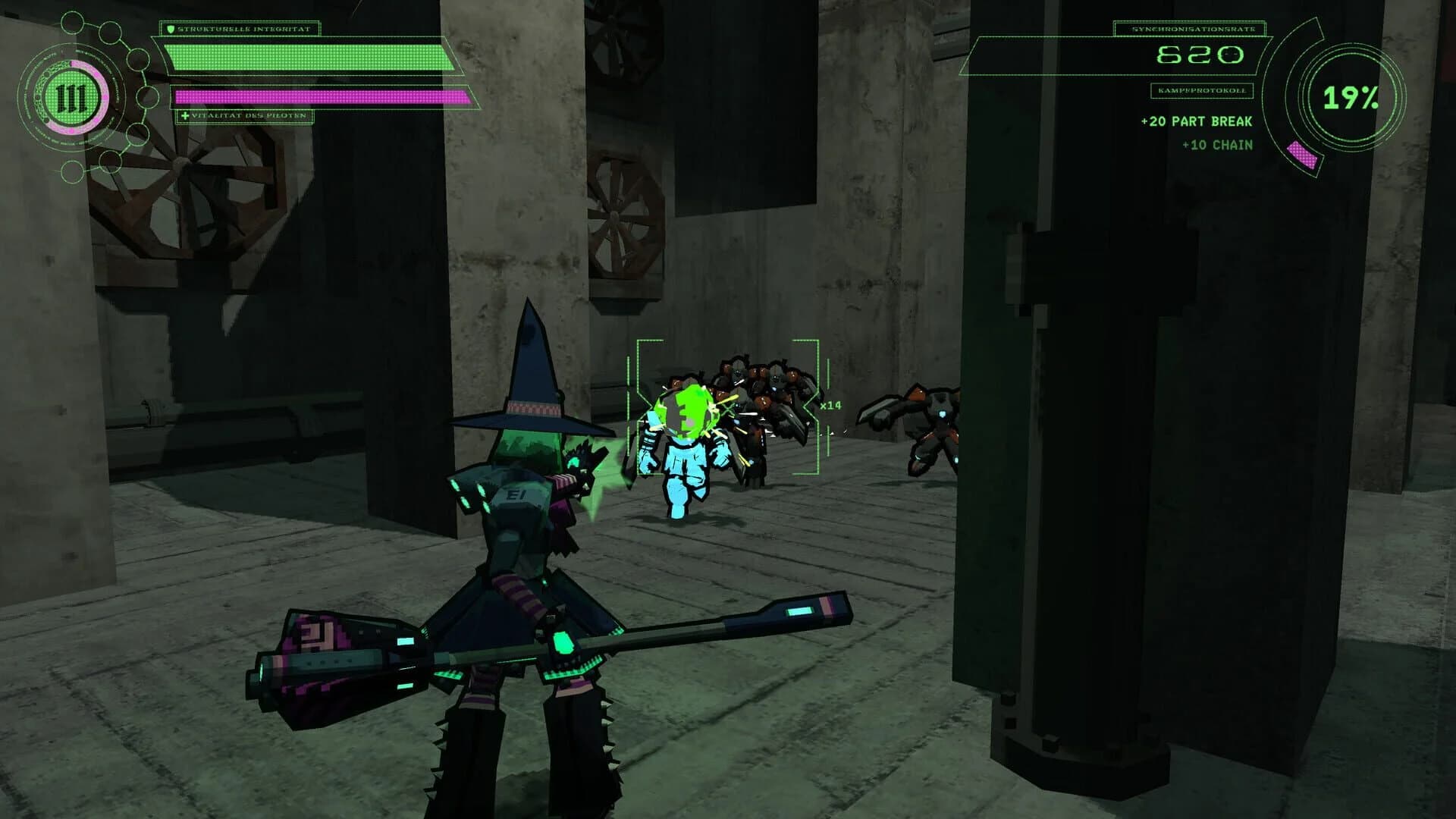Screen dimensions: 1456x819
Task: Click the +10 CHAIN notification
Action: point(1217,145)
